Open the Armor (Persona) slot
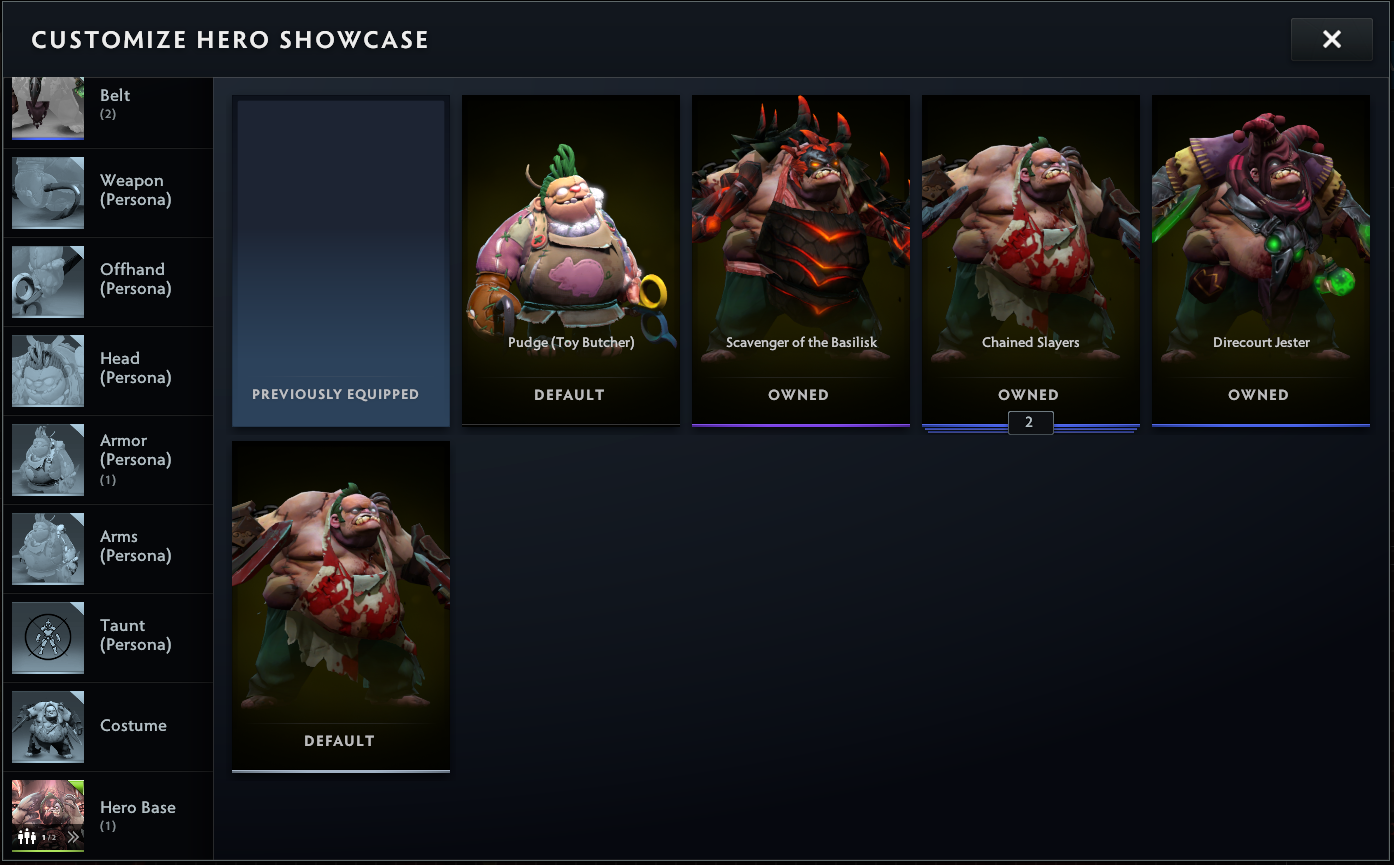Viewport: 1394px width, 865px height. [107, 459]
